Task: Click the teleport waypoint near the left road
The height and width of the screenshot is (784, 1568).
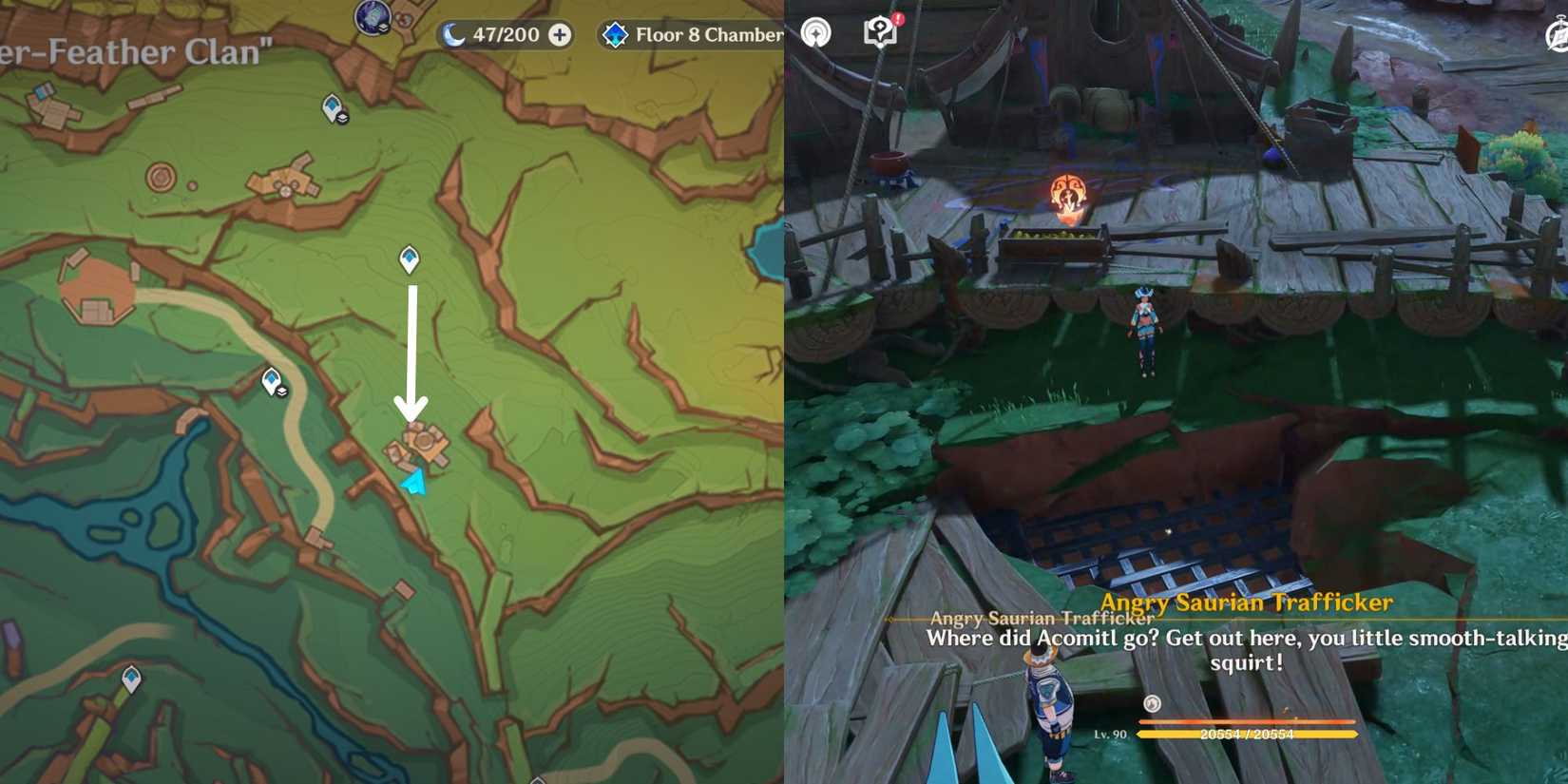Action: point(272,379)
